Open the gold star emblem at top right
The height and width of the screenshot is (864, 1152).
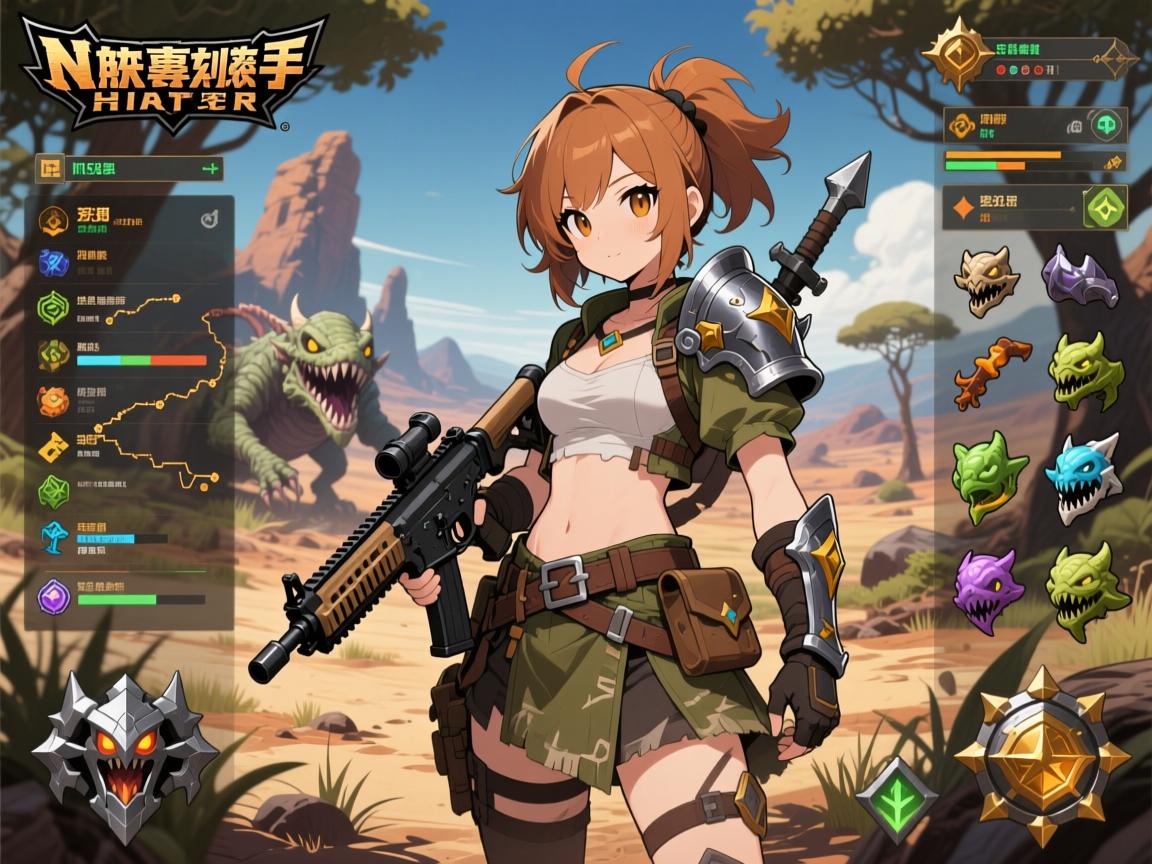pos(957,52)
